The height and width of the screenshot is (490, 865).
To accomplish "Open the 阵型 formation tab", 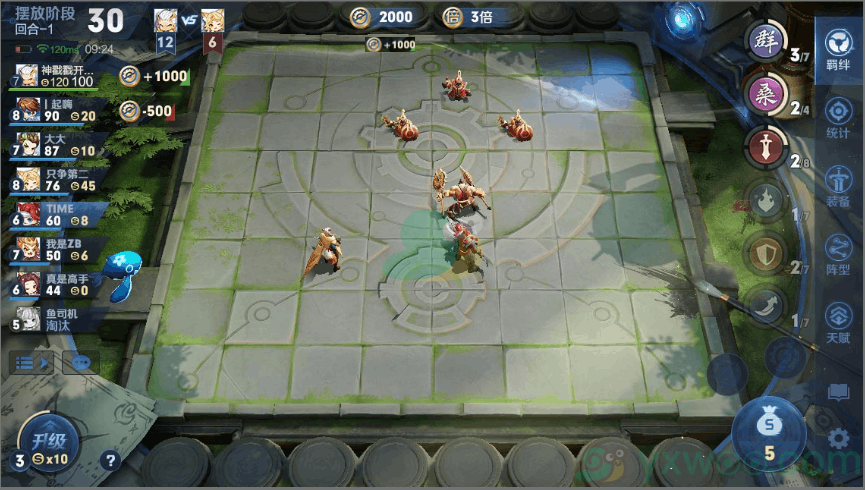I will 838,252.
